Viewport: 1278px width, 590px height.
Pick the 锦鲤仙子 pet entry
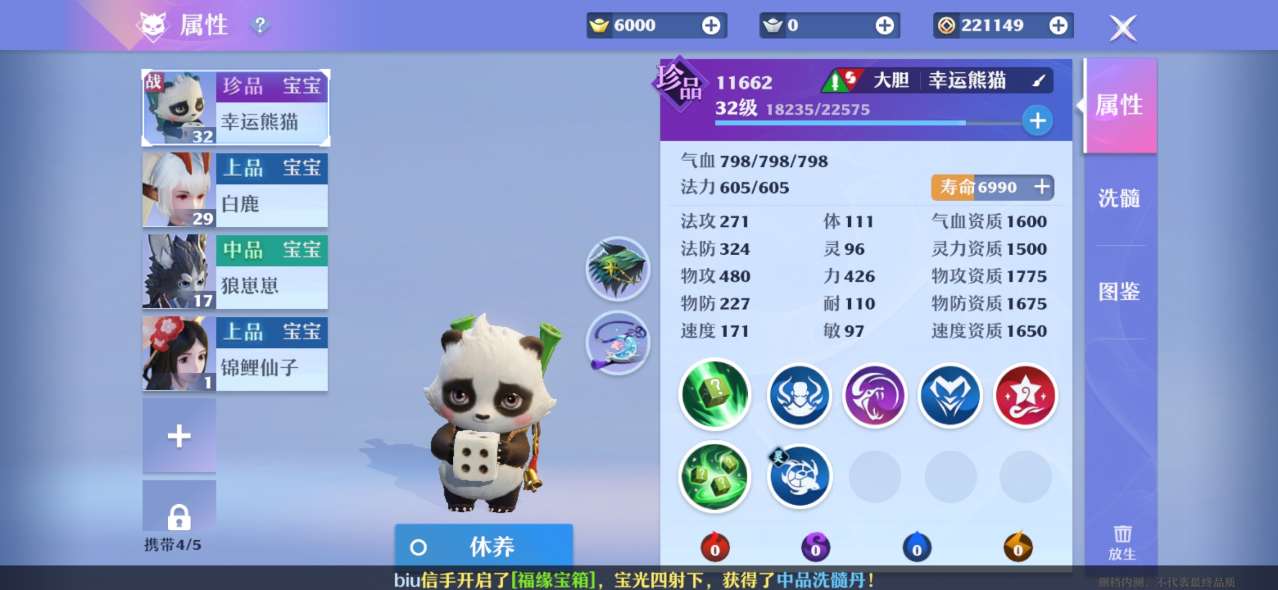[236, 354]
